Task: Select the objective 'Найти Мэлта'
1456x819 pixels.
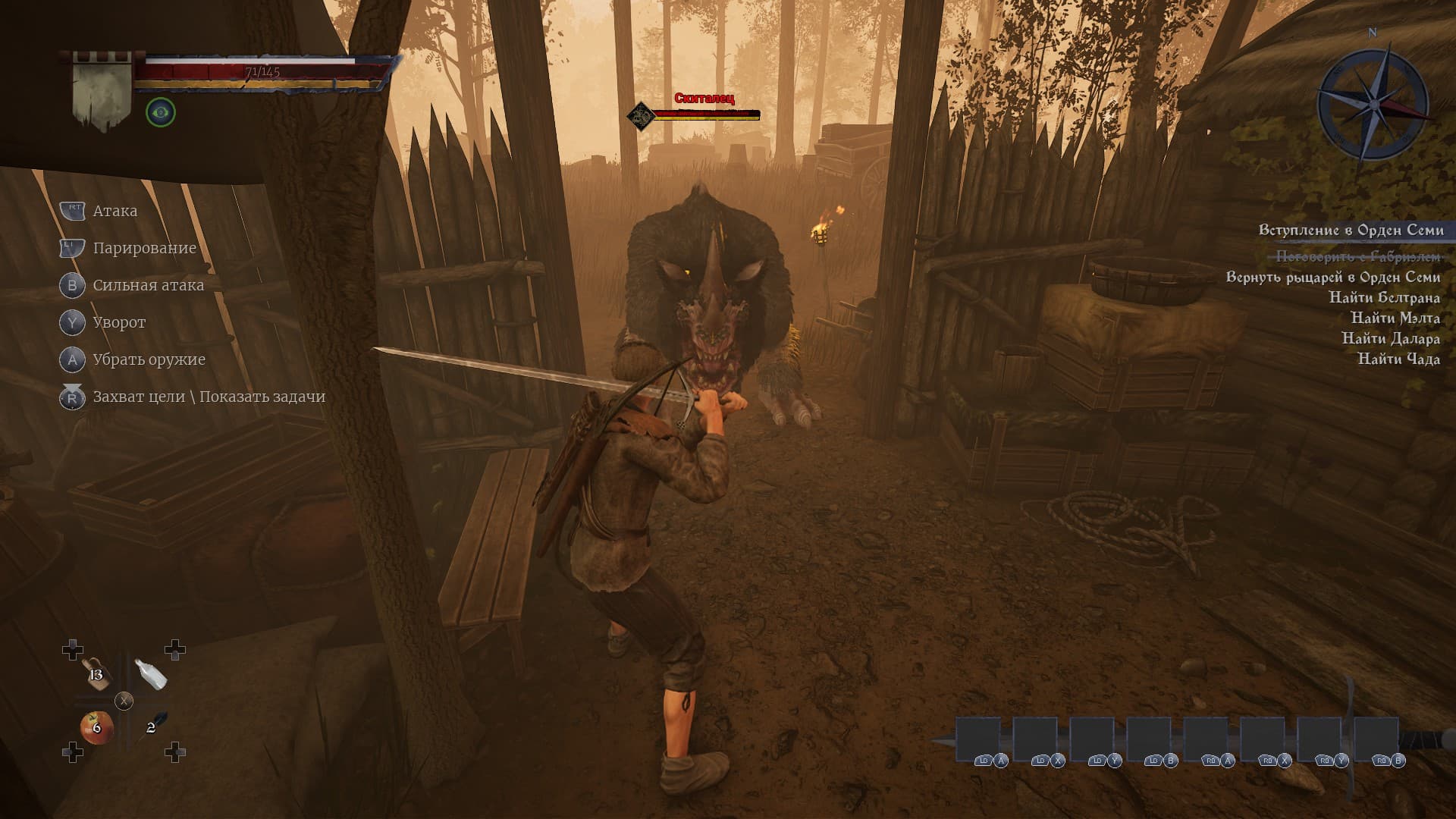Action: click(x=1395, y=318)
